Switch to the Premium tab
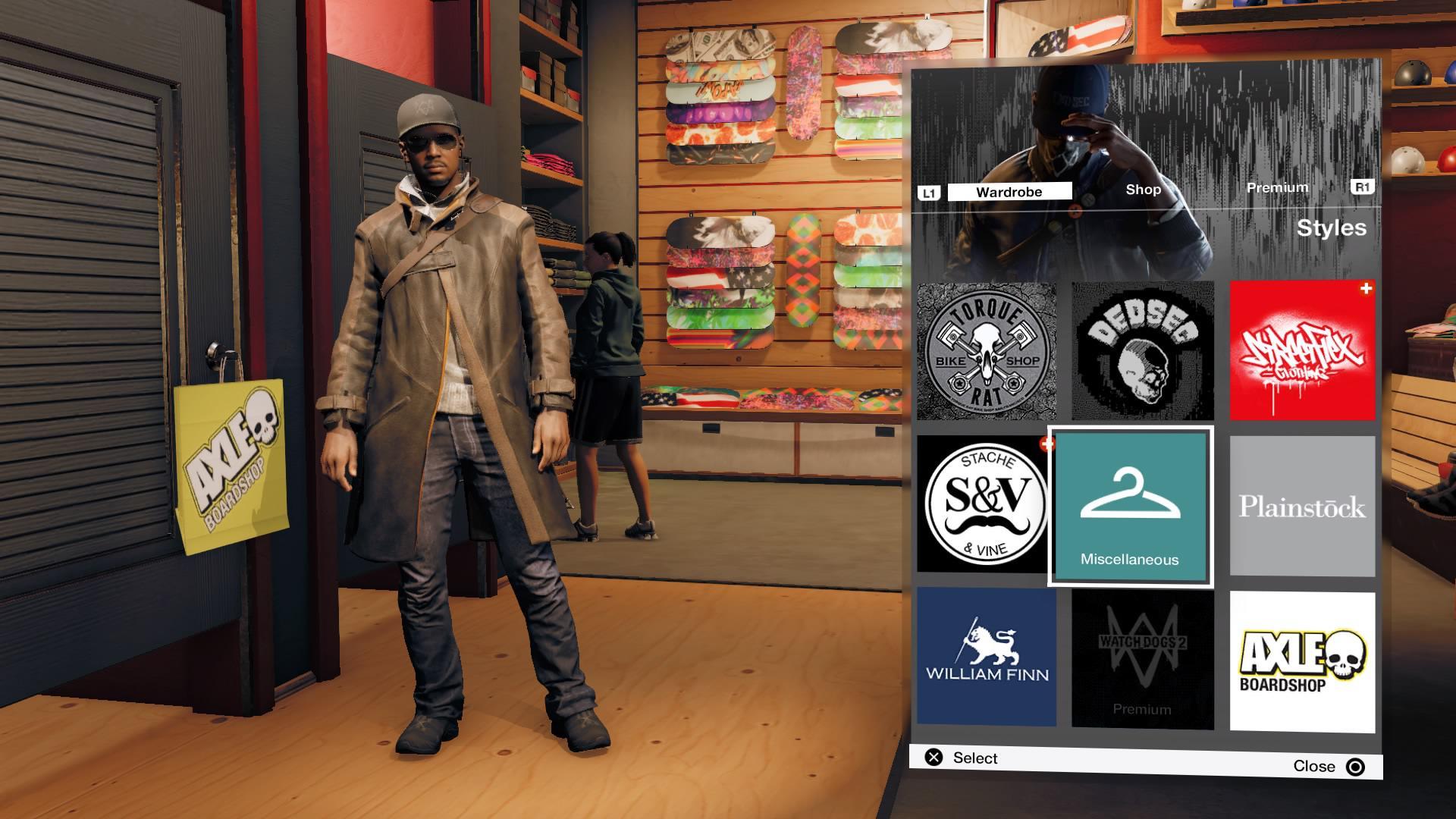Viewport: 1456px width, 819px height. point(1277,187)
